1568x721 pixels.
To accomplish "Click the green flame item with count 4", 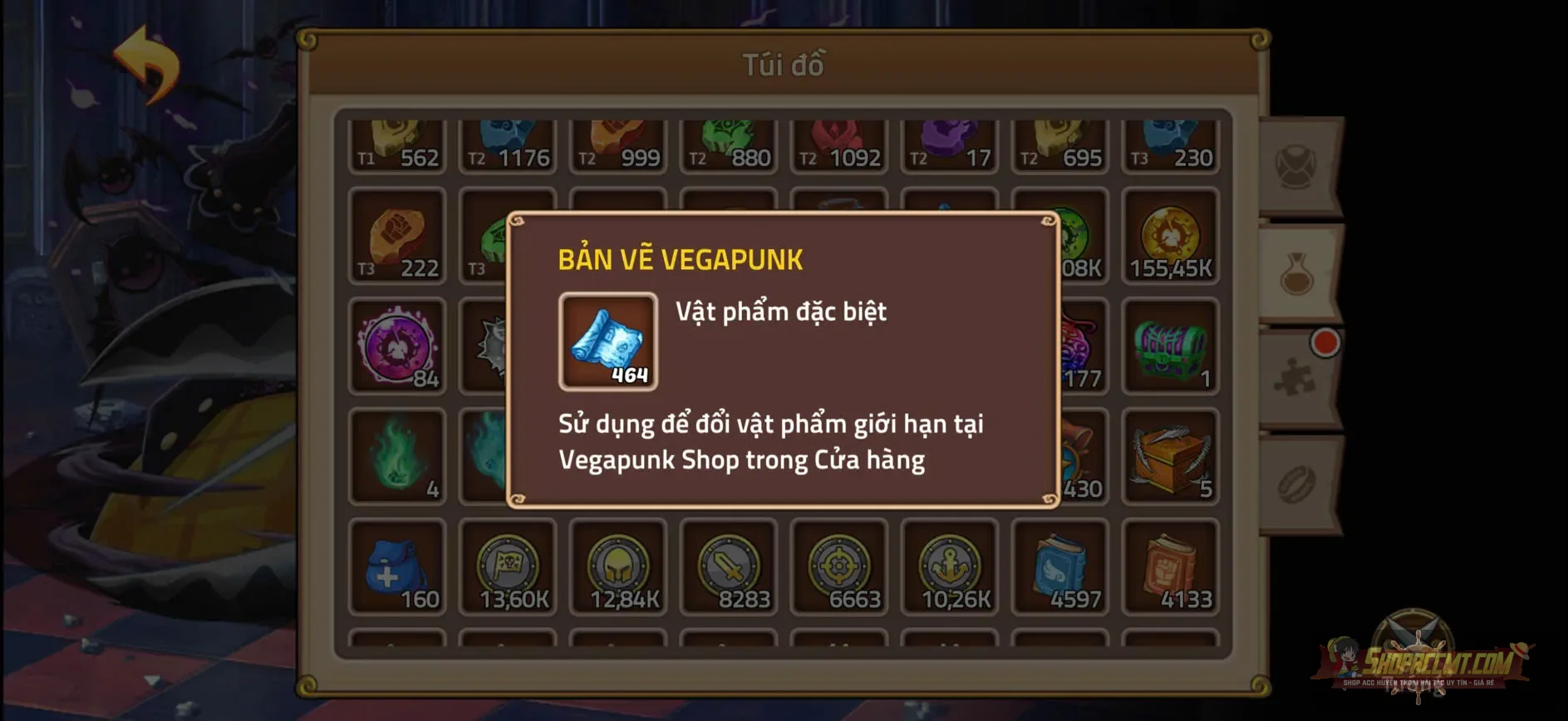I will click(397, 455).
